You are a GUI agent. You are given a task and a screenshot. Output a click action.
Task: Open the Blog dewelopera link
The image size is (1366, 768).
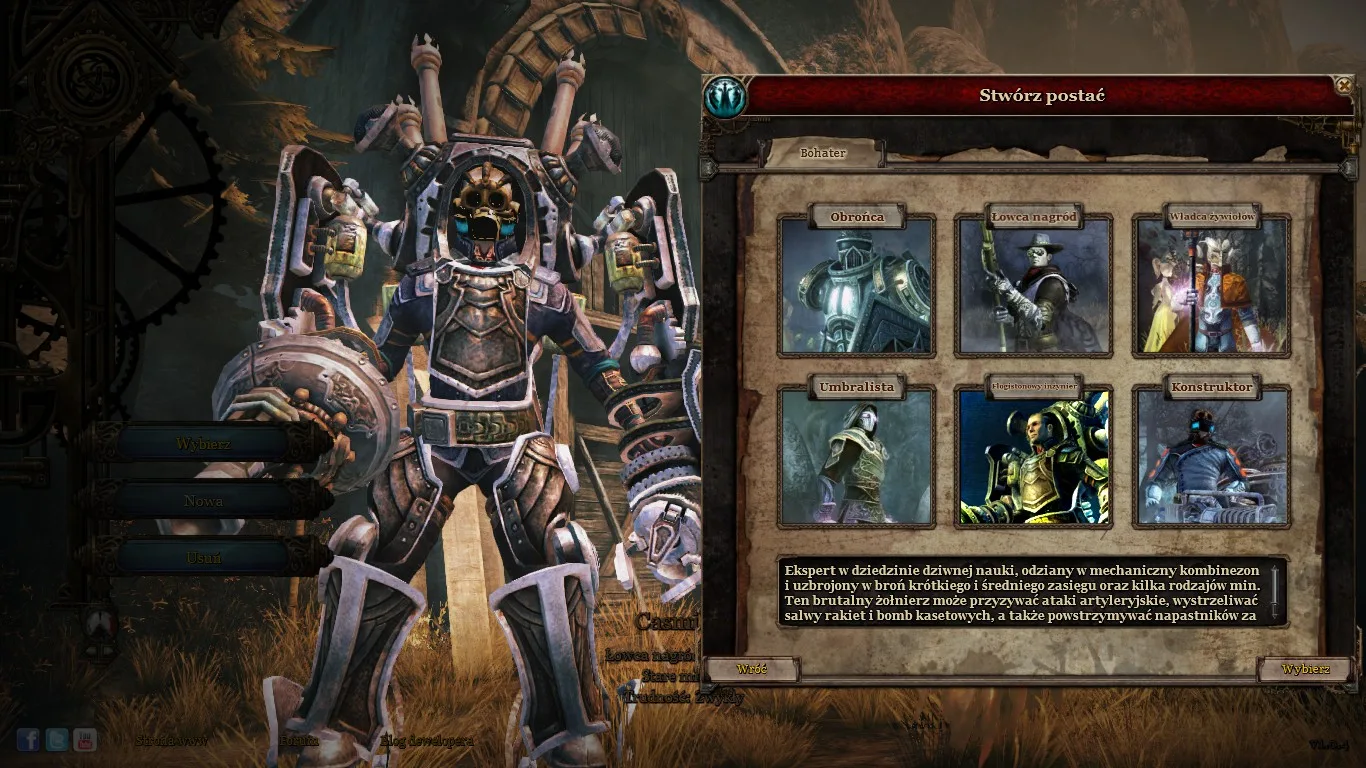click(427, 741)
